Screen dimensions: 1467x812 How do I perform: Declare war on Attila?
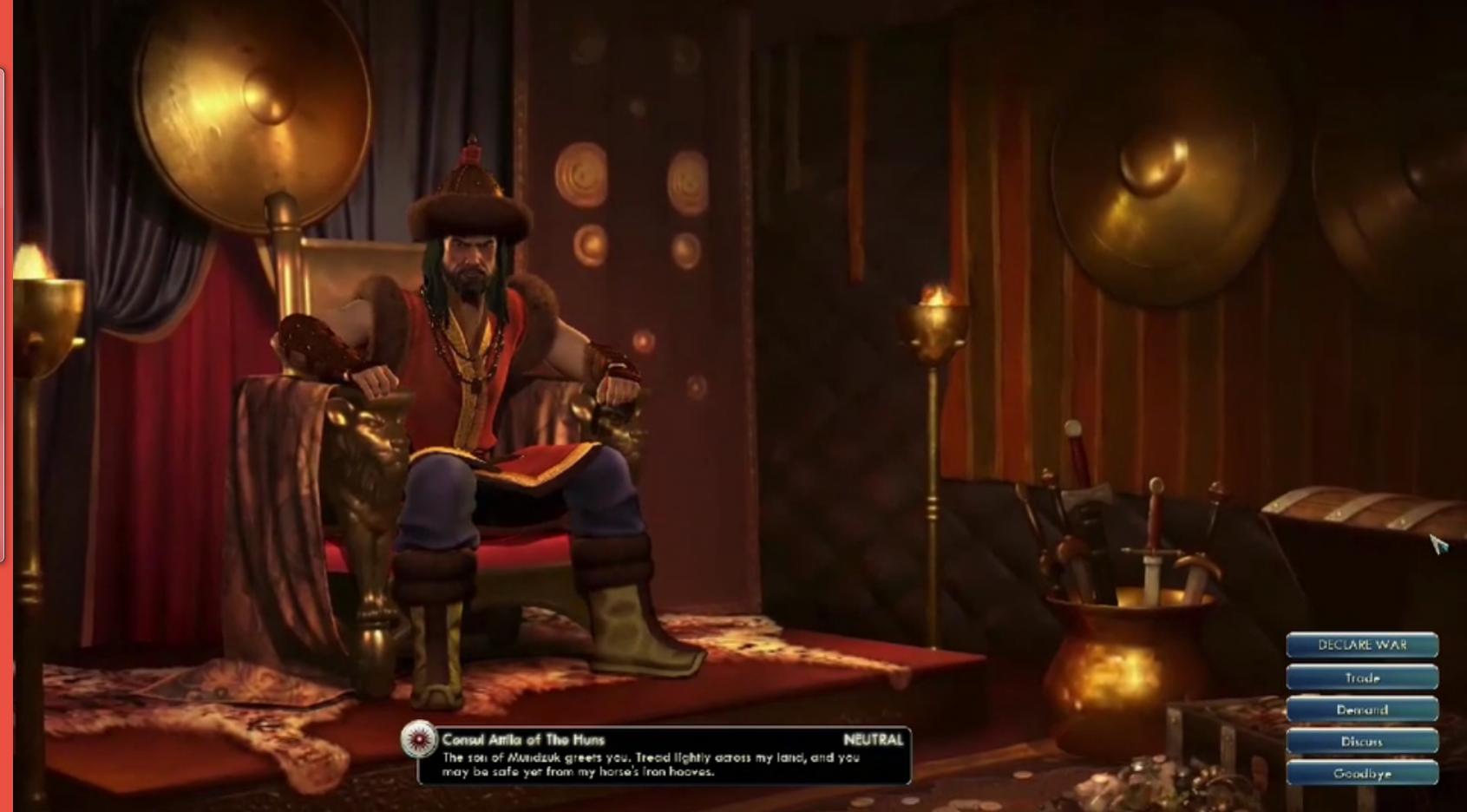point(1361,645)
